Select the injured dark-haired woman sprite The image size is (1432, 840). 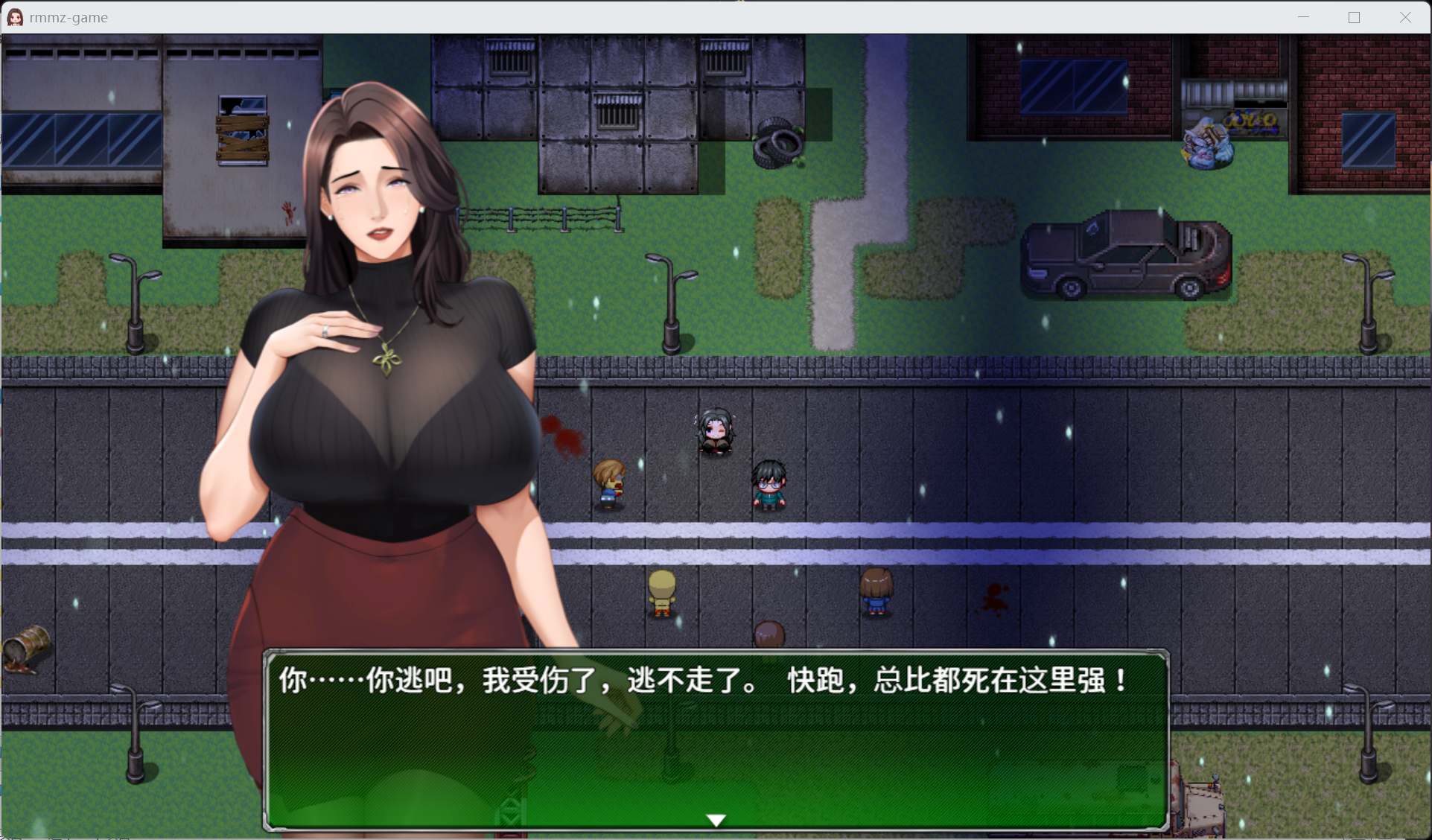[715, 432]
